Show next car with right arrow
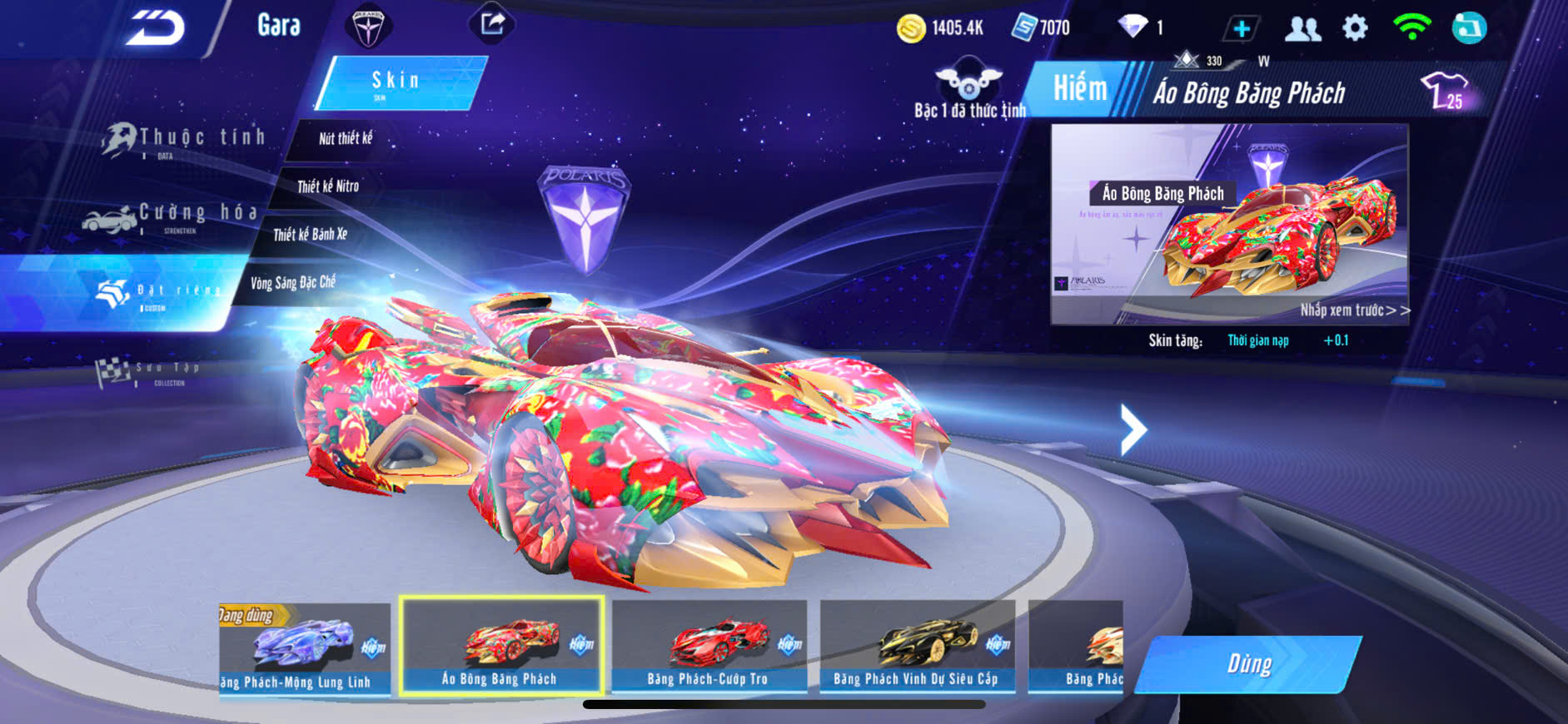The height and width of the screenshot is (724, 1568). click(x=1132, y=429)
